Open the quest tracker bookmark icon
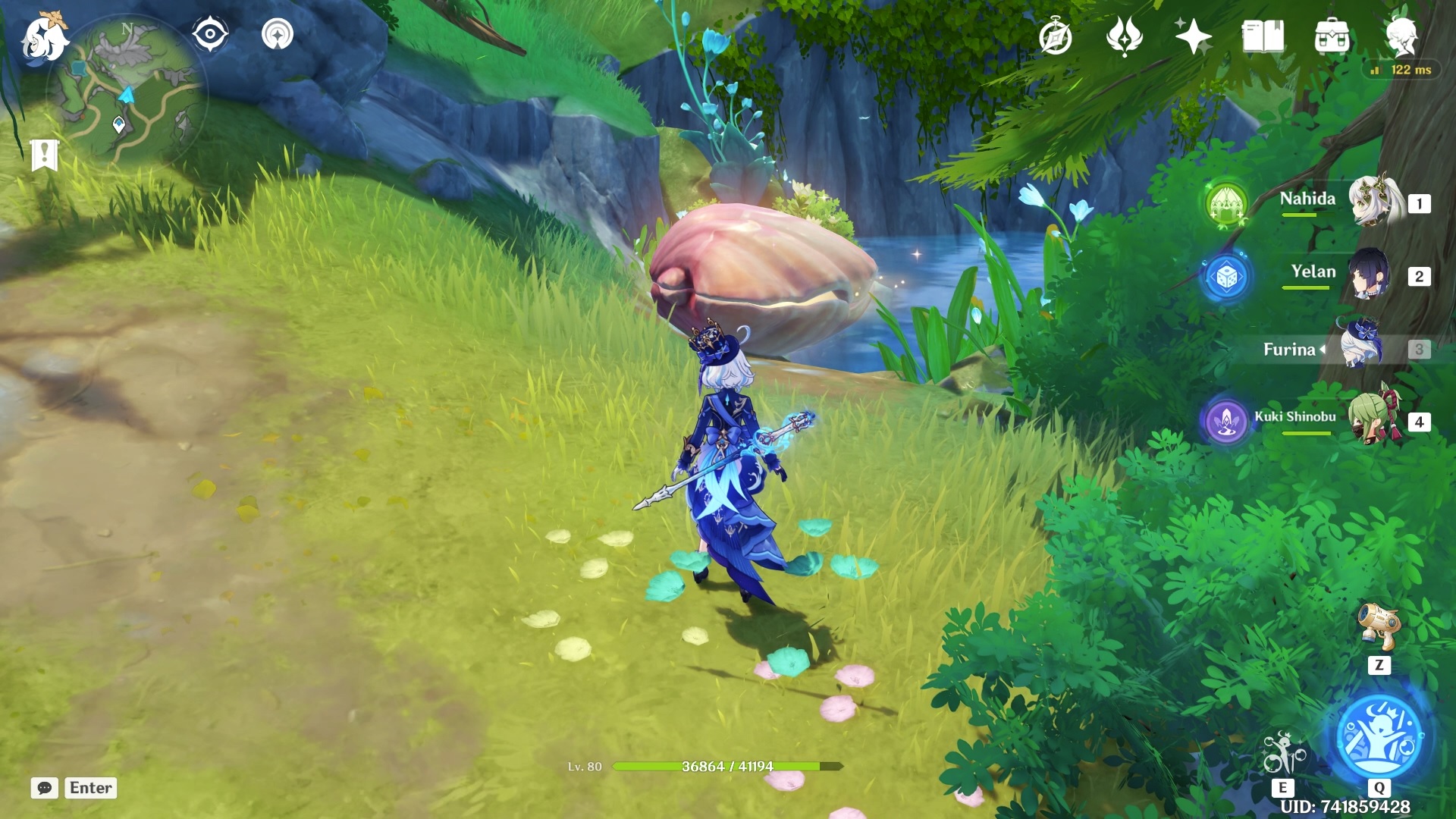This screenshot has height=819, width=1456. 45,155
